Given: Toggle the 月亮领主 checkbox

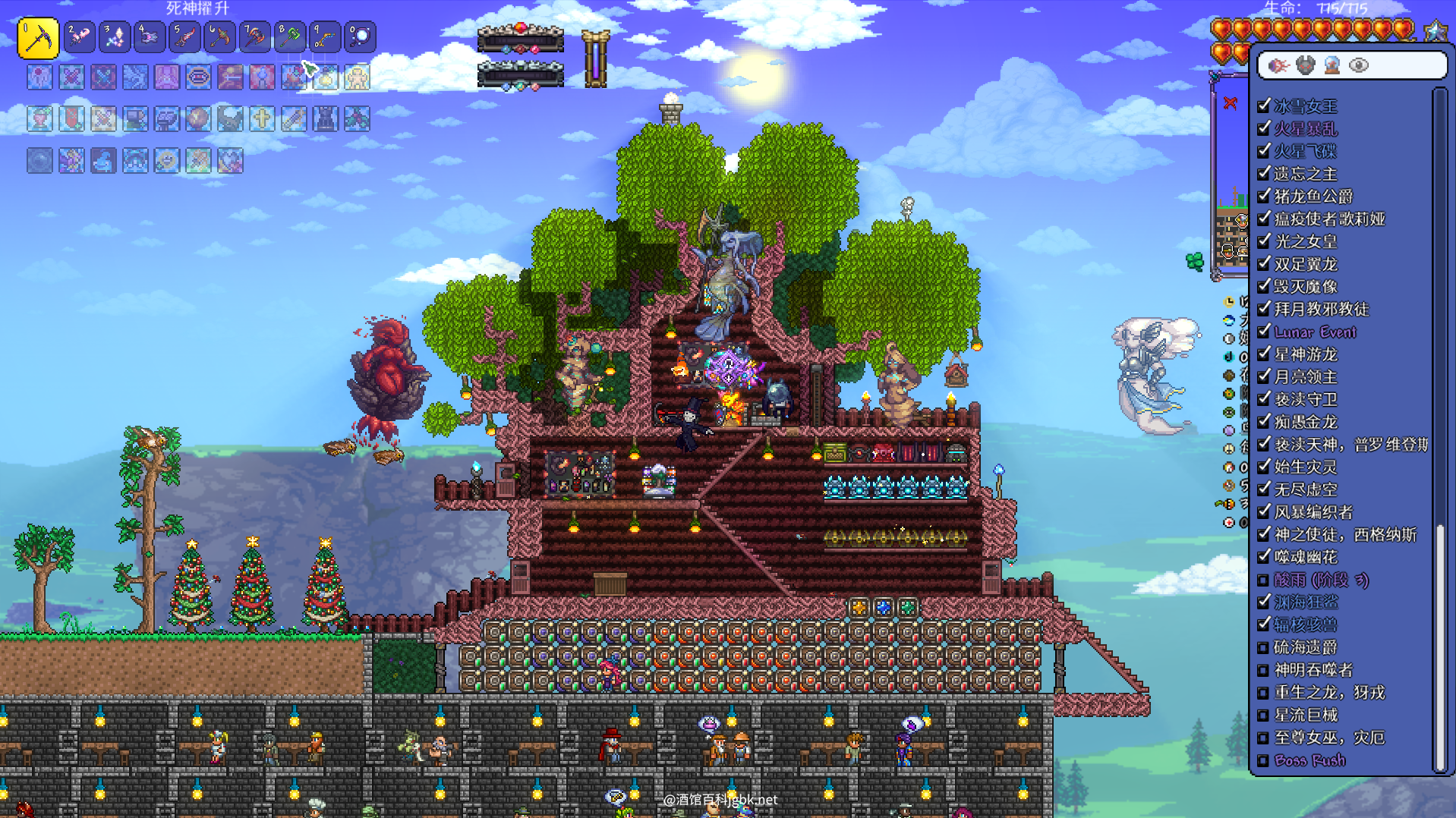Looking at the screenshot, I should 1264,376.
